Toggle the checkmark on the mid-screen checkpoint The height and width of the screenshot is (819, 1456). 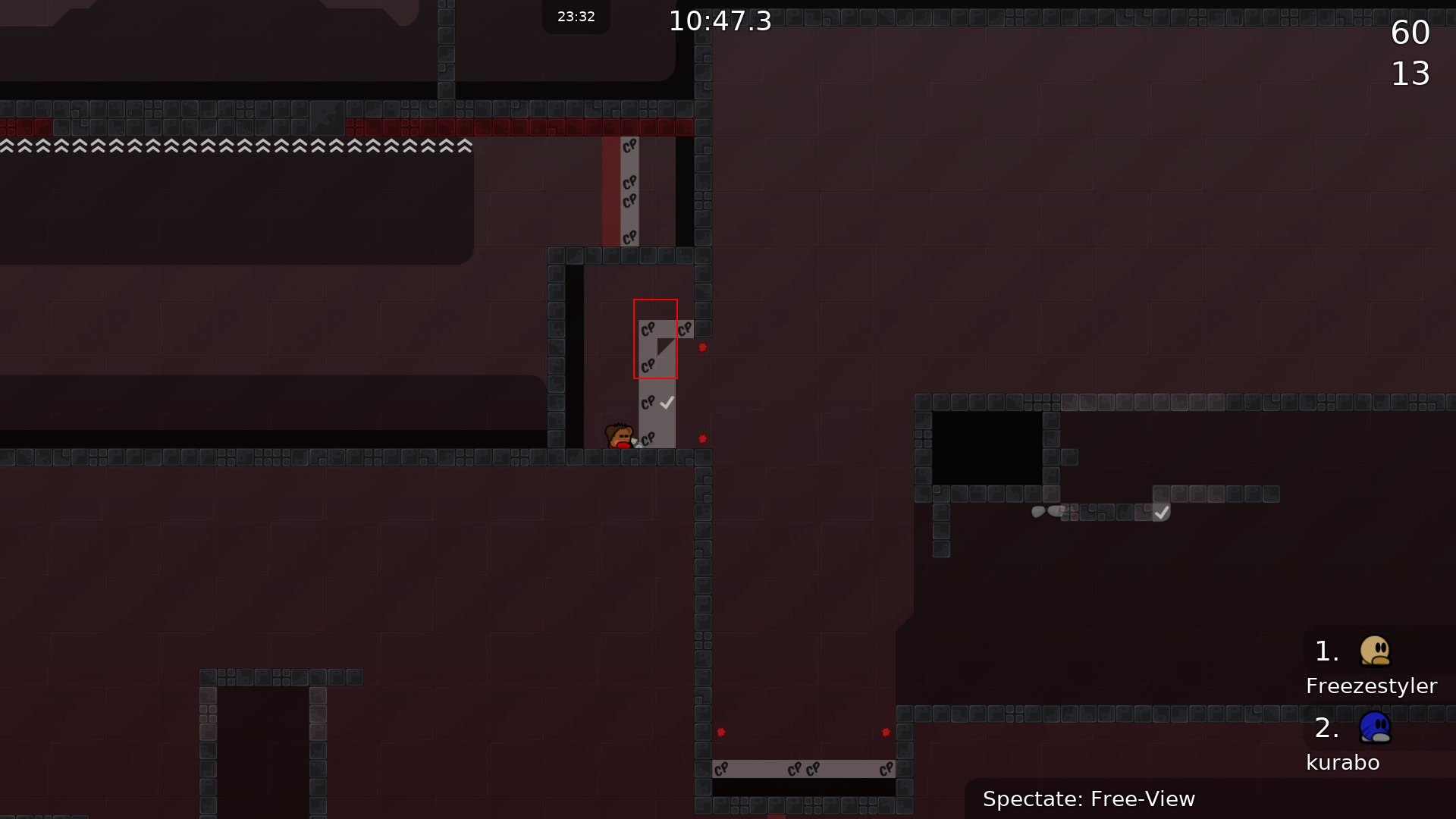[667, 402]
